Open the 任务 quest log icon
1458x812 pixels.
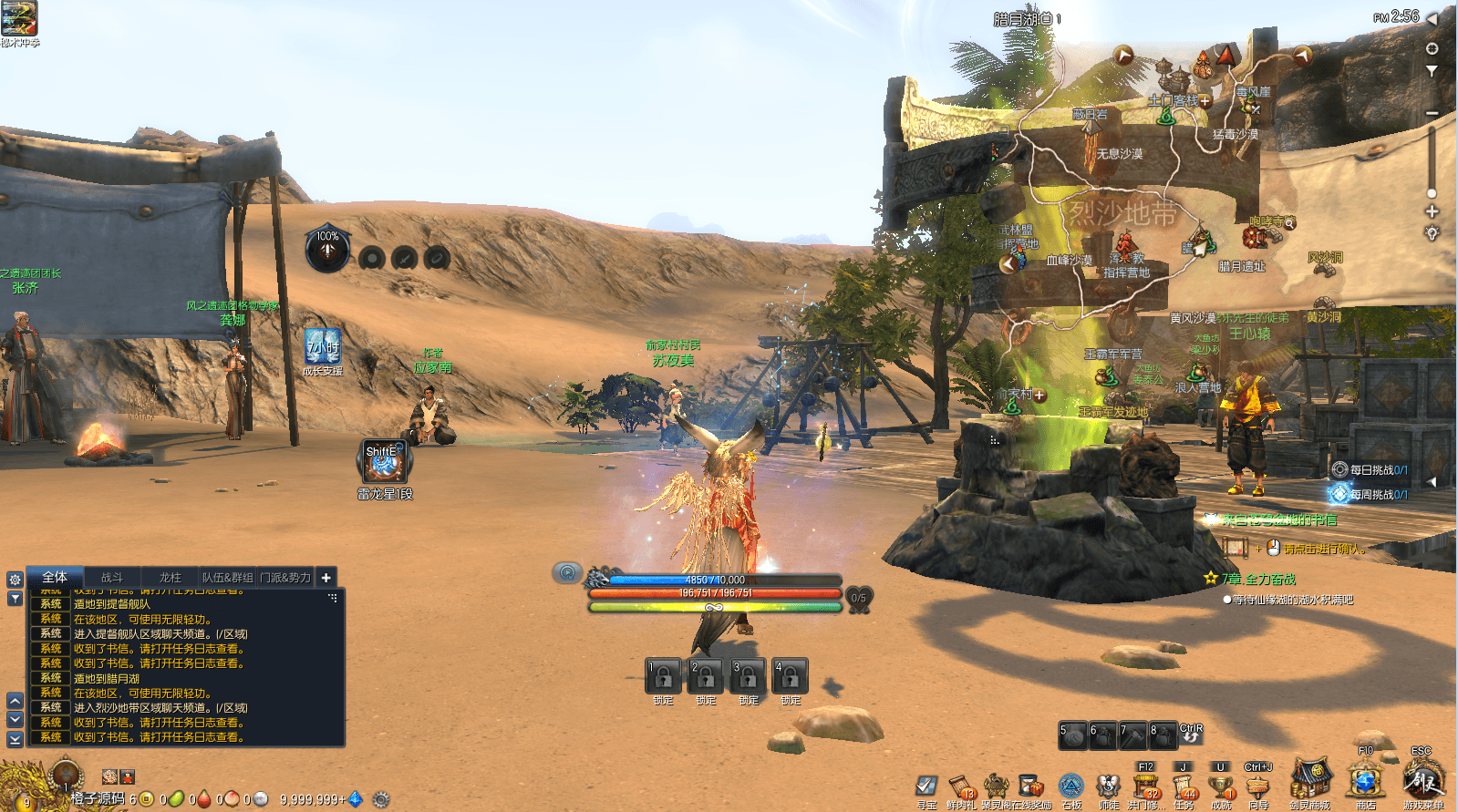1184,786
